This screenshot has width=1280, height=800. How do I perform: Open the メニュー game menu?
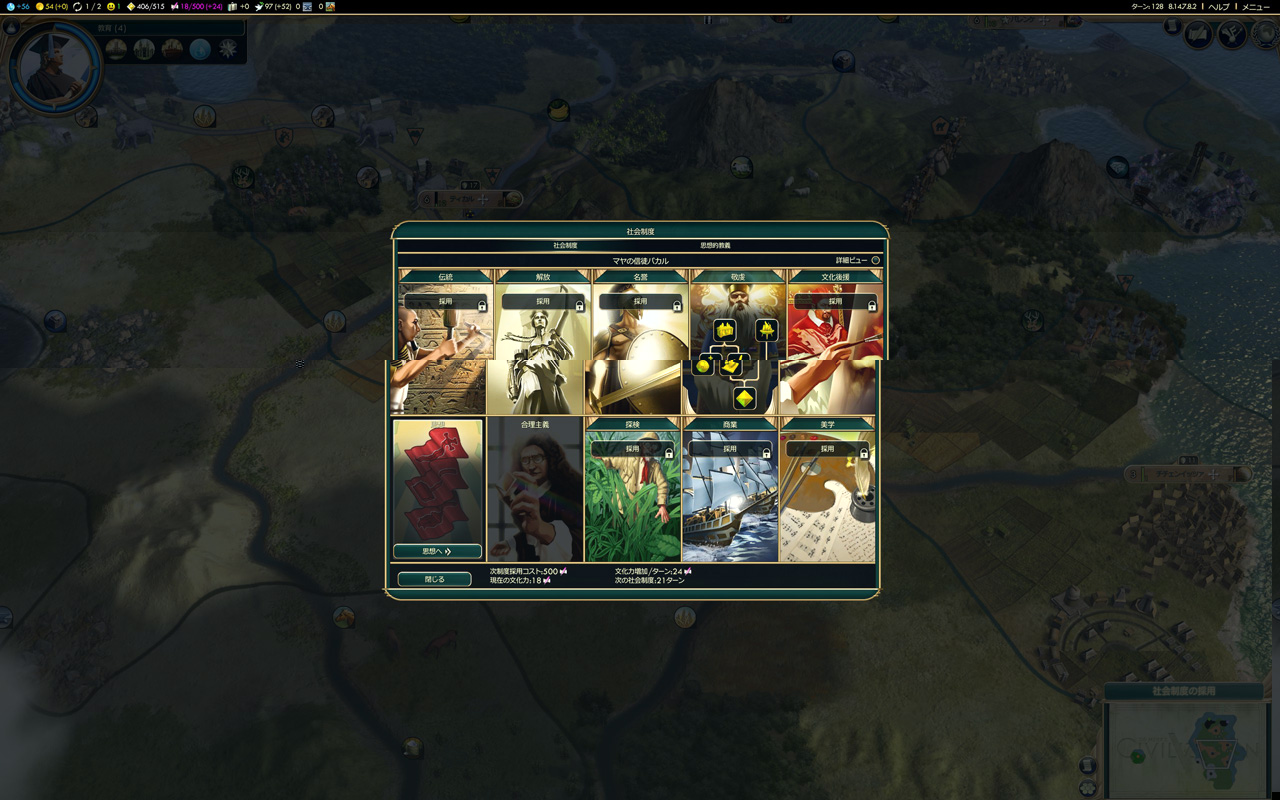click(x=1256, y=6)
